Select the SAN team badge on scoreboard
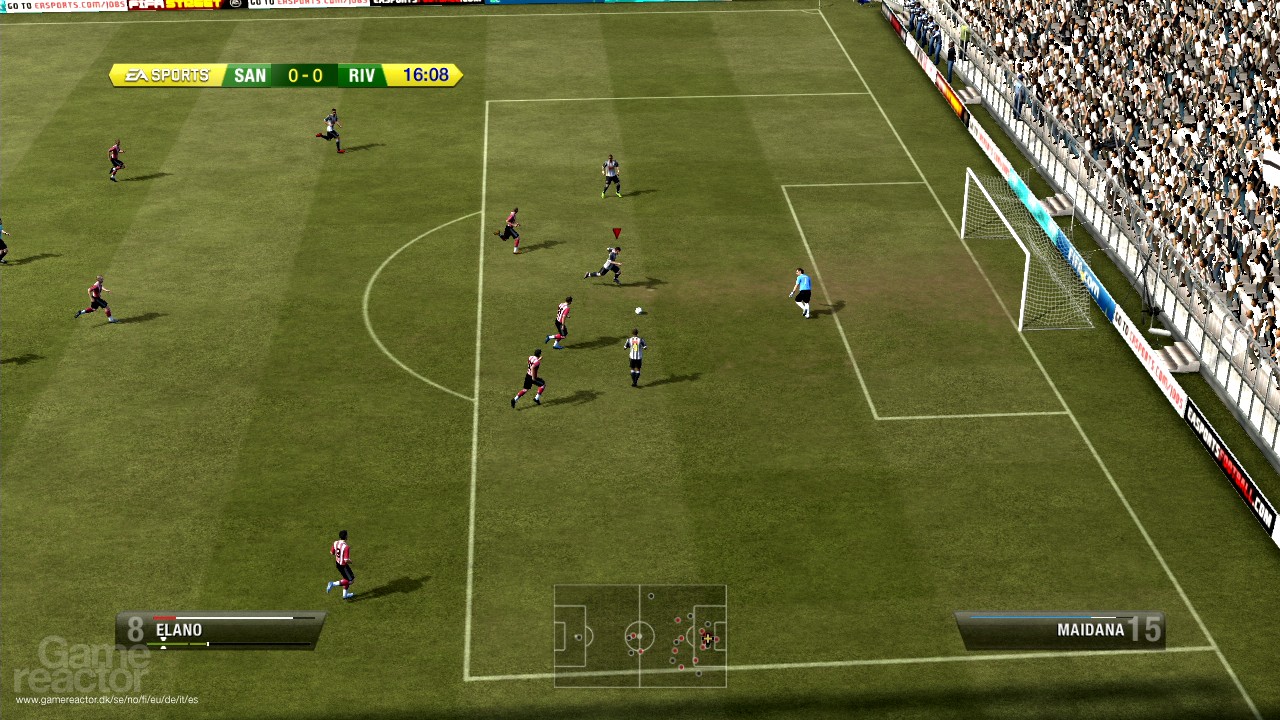Image resolution: width=1280 pixels, height=720 pixels. [x=250, y=76]
